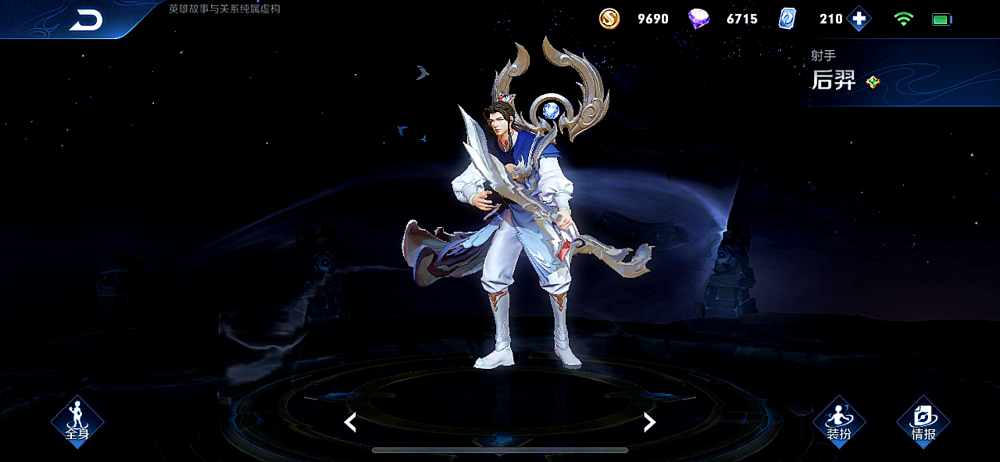Open the 装扮 outfit menu

(838, 421)
